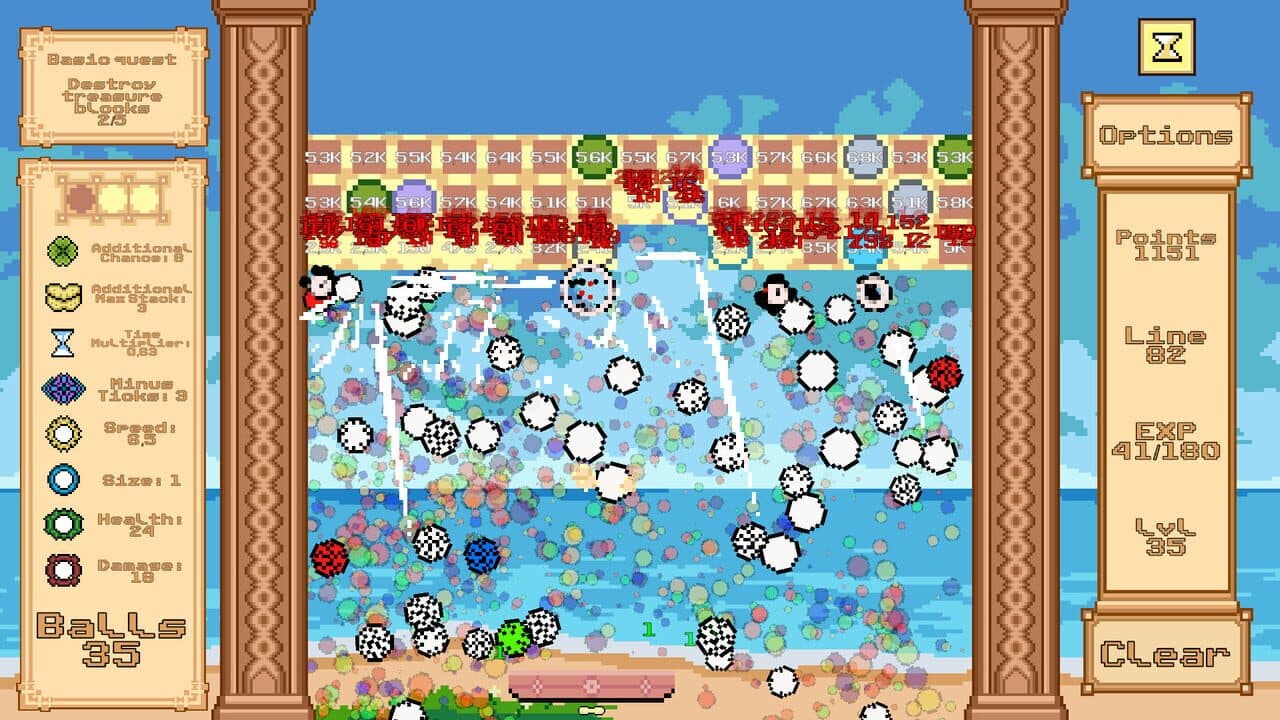Select the Additional Max Stack lips icon
The width and height of the screenshot is (1280, 720).
(63, 298)
